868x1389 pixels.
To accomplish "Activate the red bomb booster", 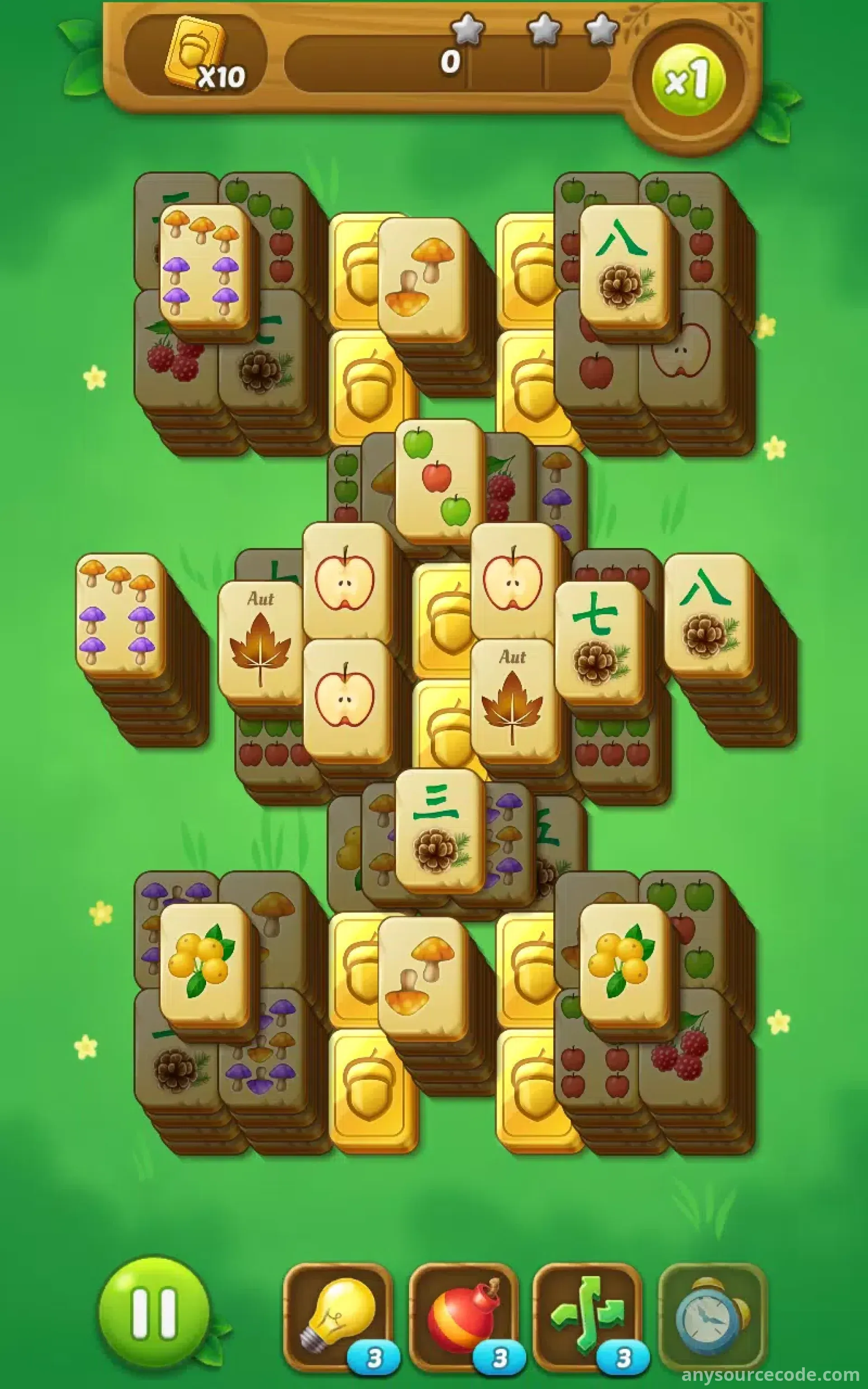I will coord(462,1316).
